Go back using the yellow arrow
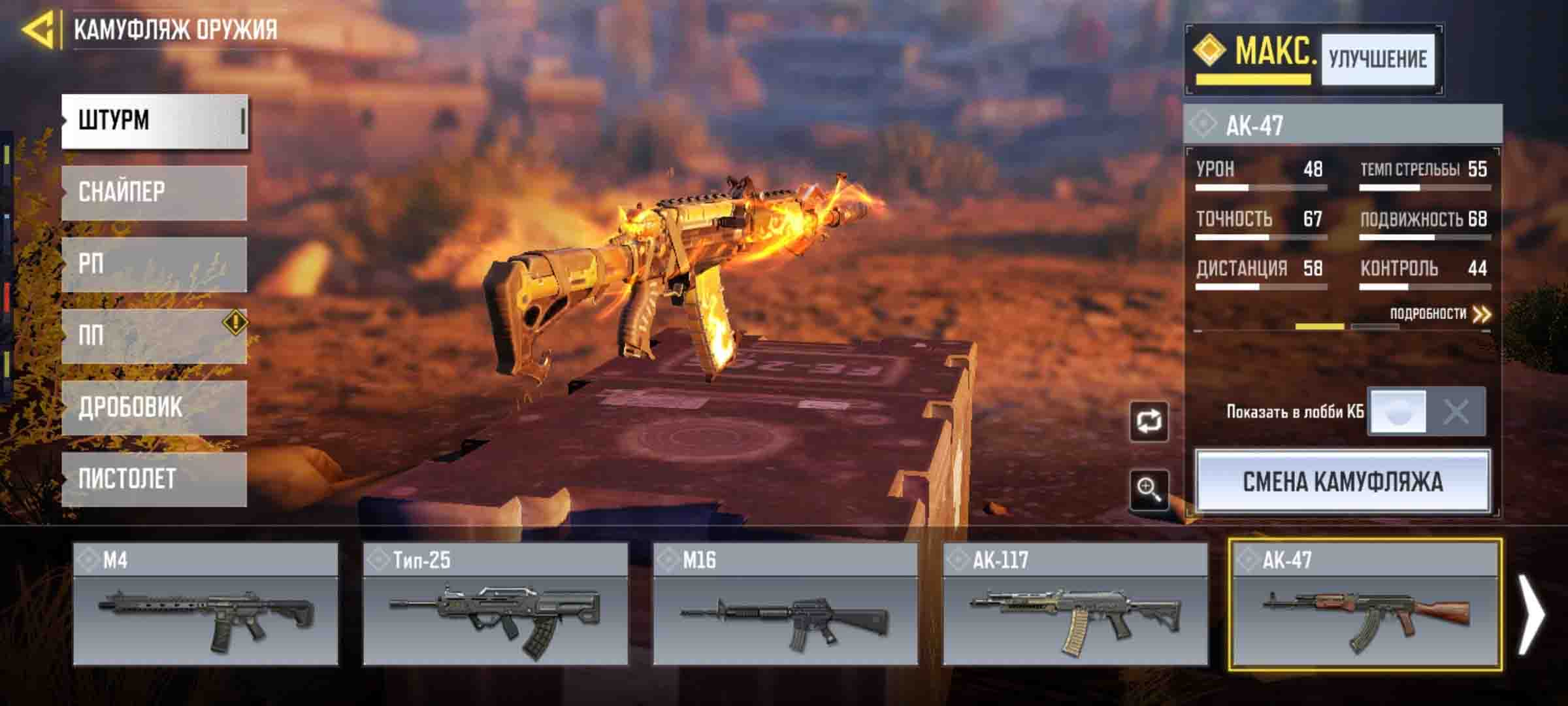The height and width of the screenshot is (706, 1568). [x=38, y=29]
